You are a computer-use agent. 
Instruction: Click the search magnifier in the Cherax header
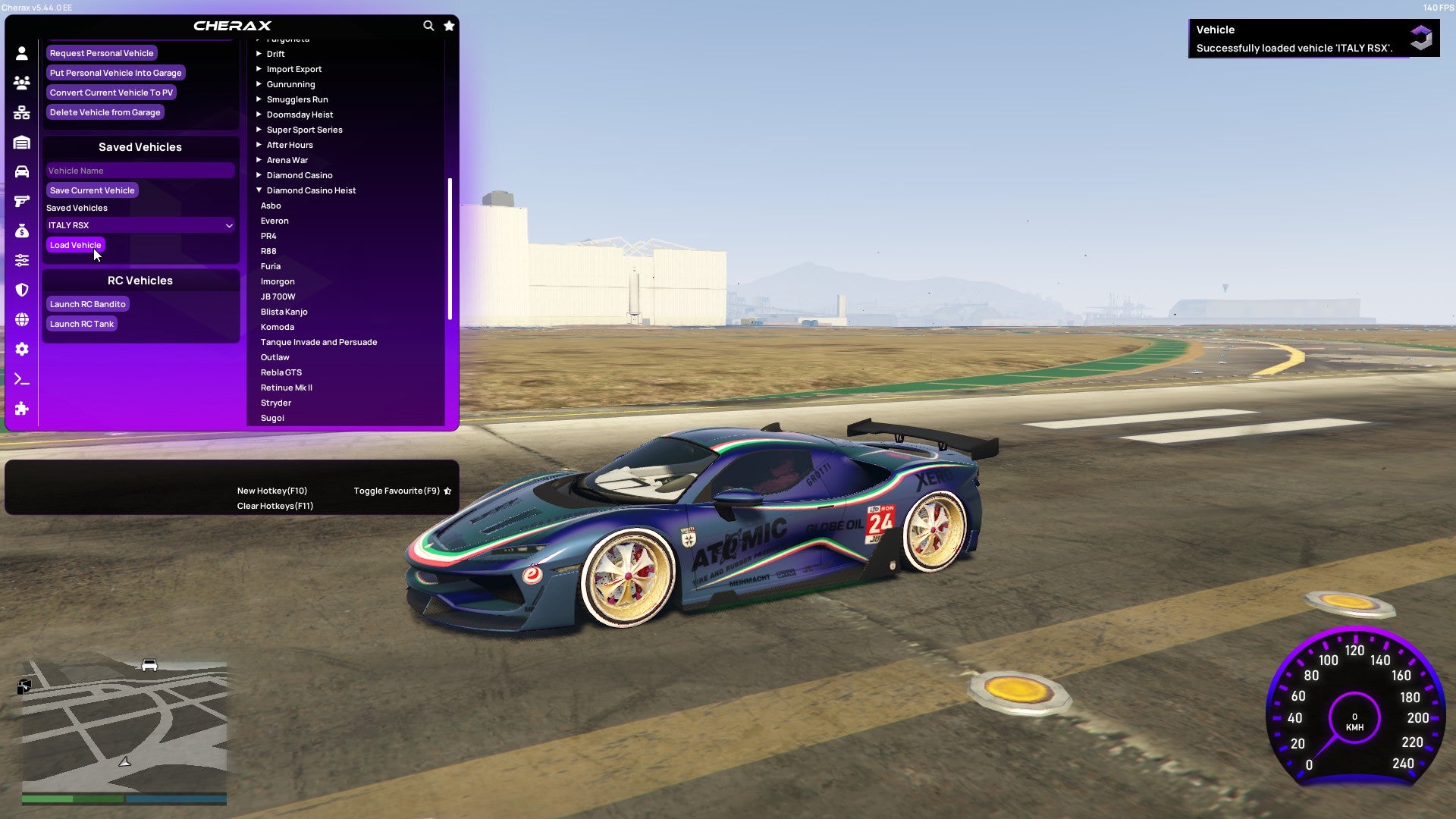point(428,25)
